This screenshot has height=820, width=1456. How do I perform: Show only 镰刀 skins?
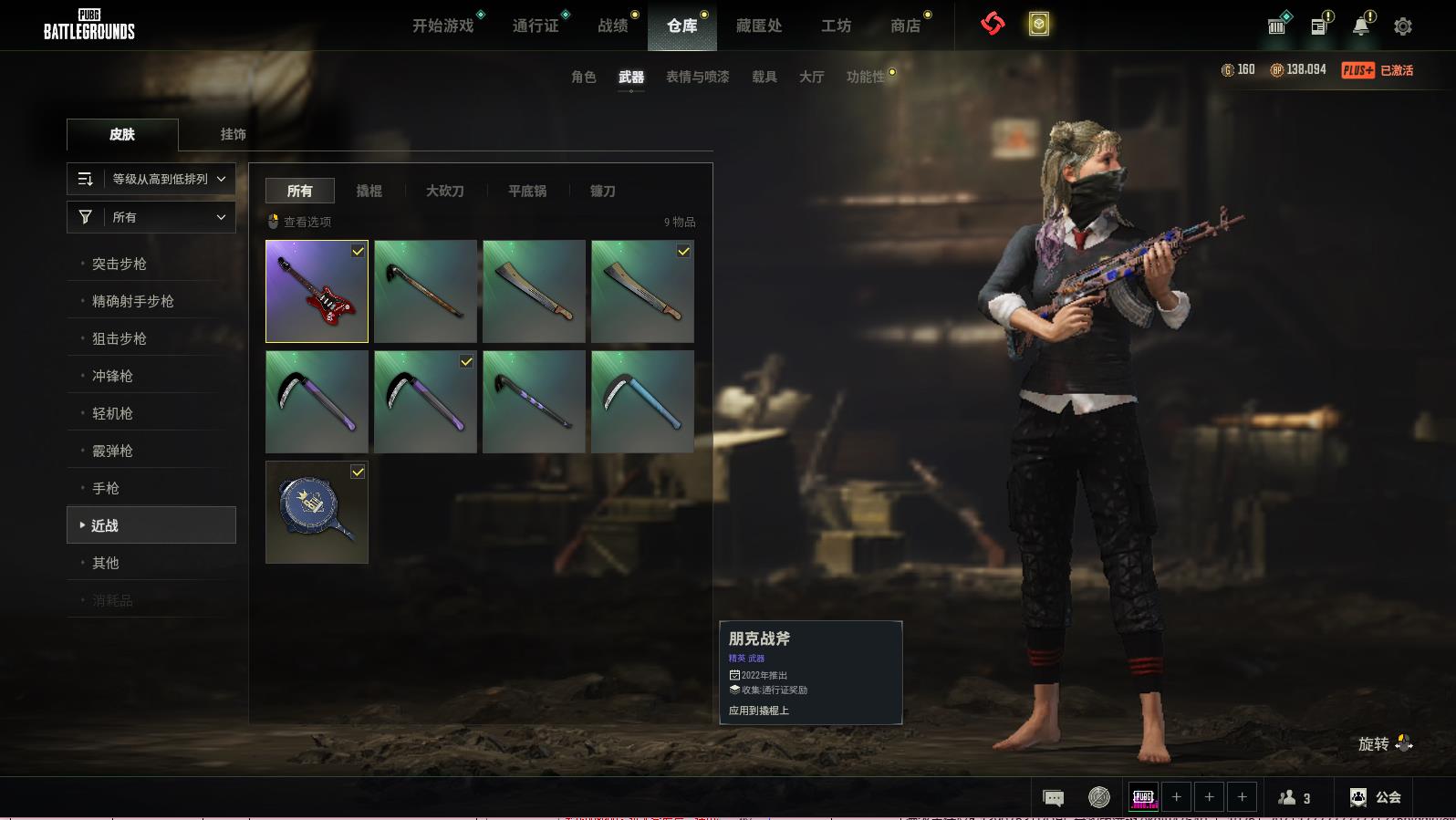click(603, 191)
